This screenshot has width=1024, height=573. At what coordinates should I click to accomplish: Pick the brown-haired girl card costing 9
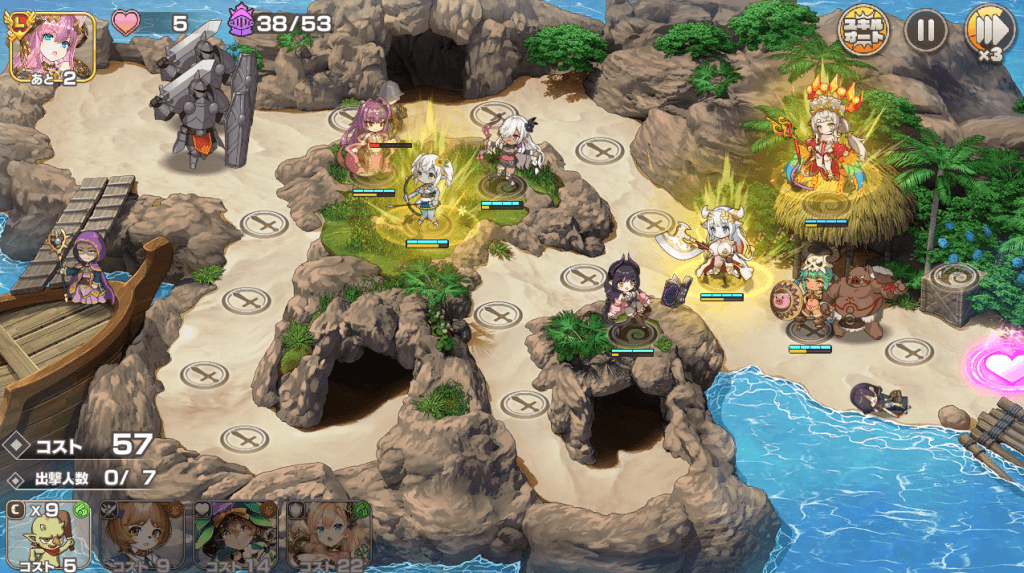[x=141, y=535]
